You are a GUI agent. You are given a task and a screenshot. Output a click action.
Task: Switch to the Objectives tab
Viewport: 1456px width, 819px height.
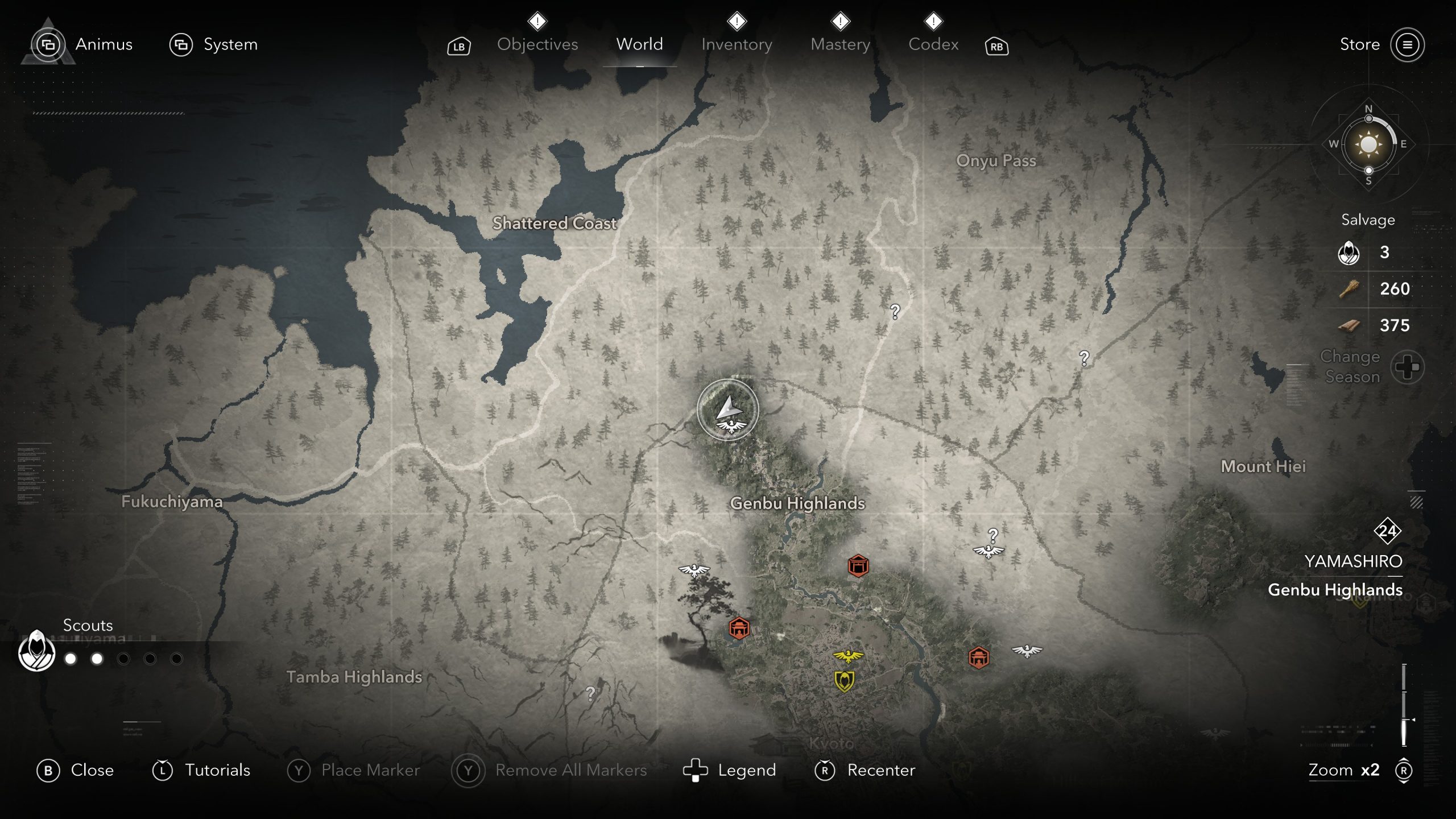[537, 44]
